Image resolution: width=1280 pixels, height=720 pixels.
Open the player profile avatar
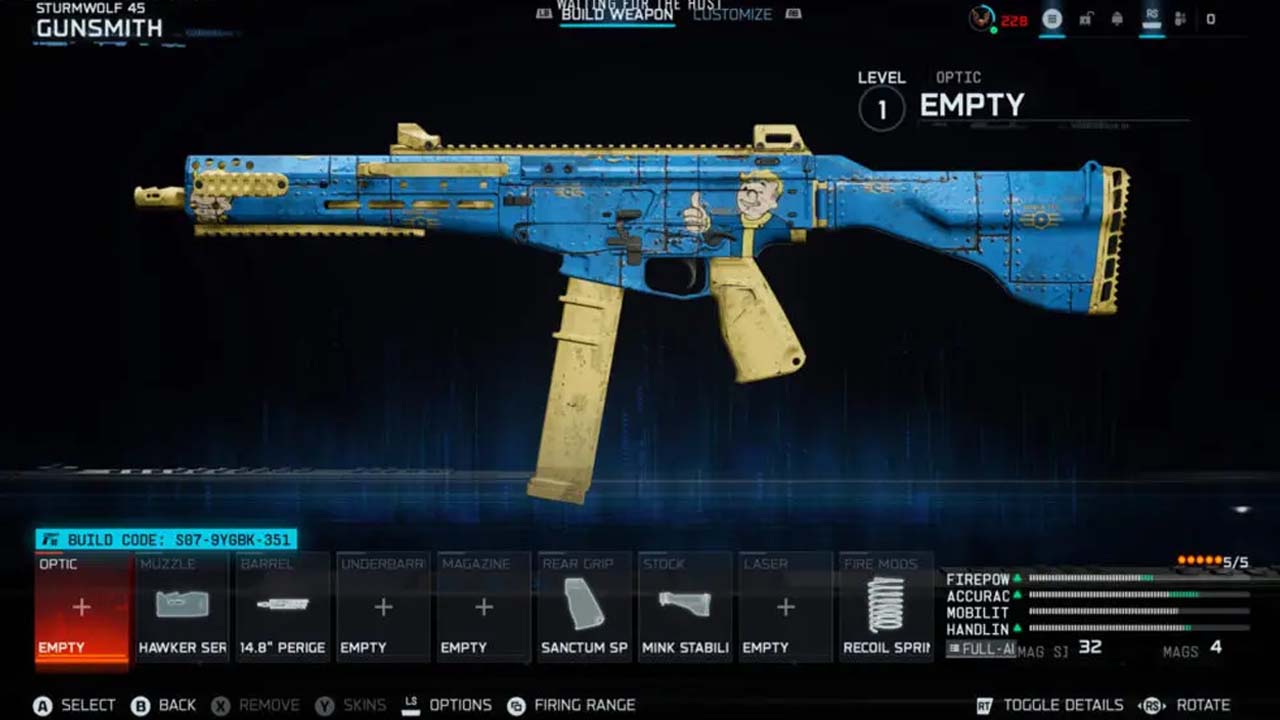click(x=982, y=18)
